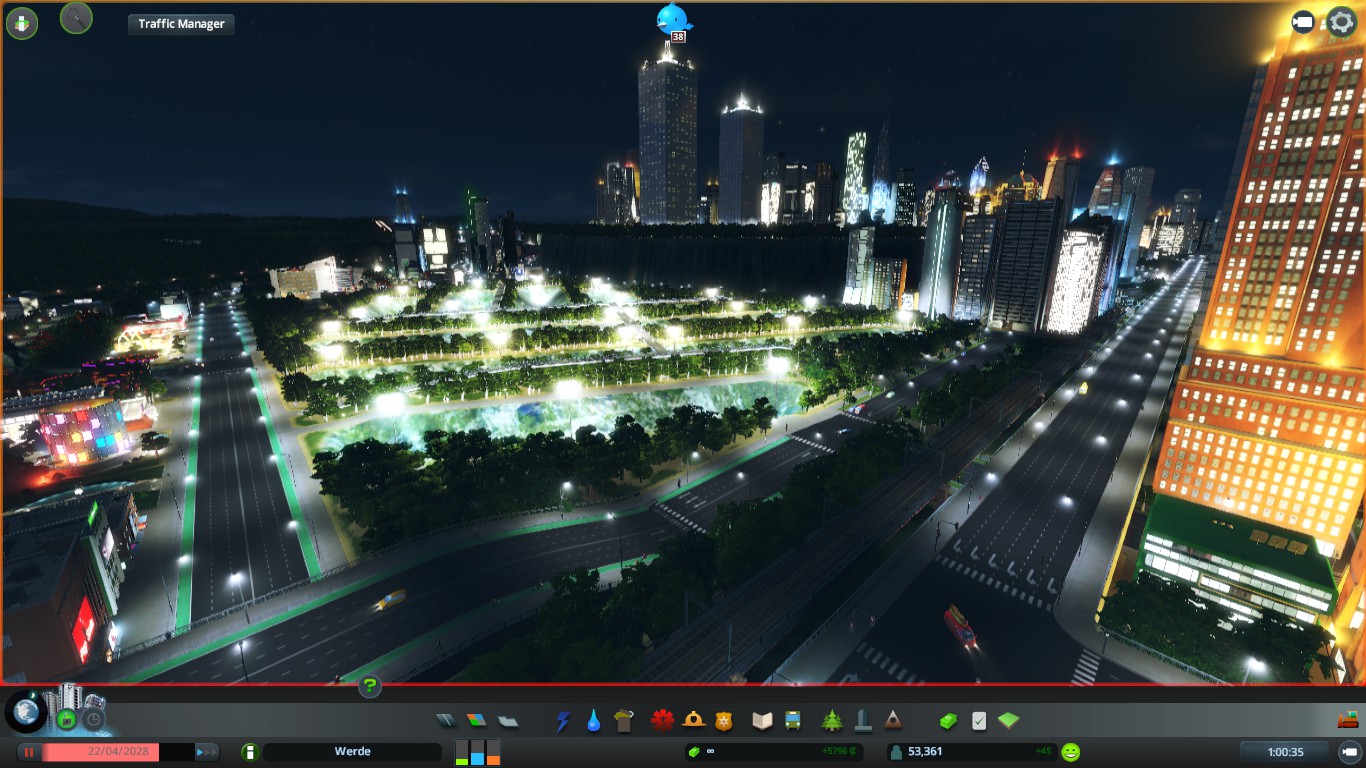Screen dimensions: 1366x768
Task: Open the Parks tree menu
Action: (832, 720)
